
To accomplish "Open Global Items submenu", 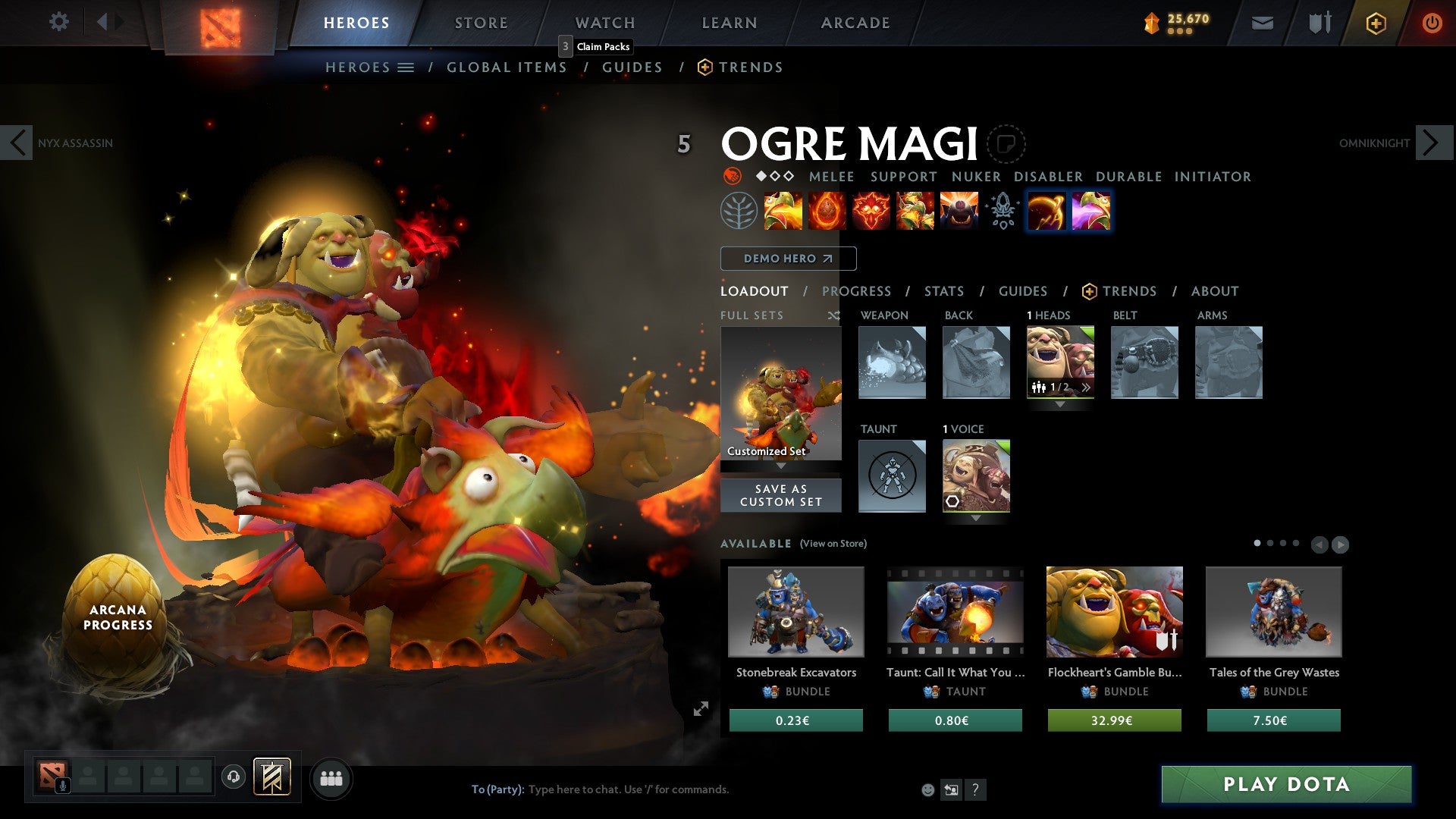I will tap(507, 67).
